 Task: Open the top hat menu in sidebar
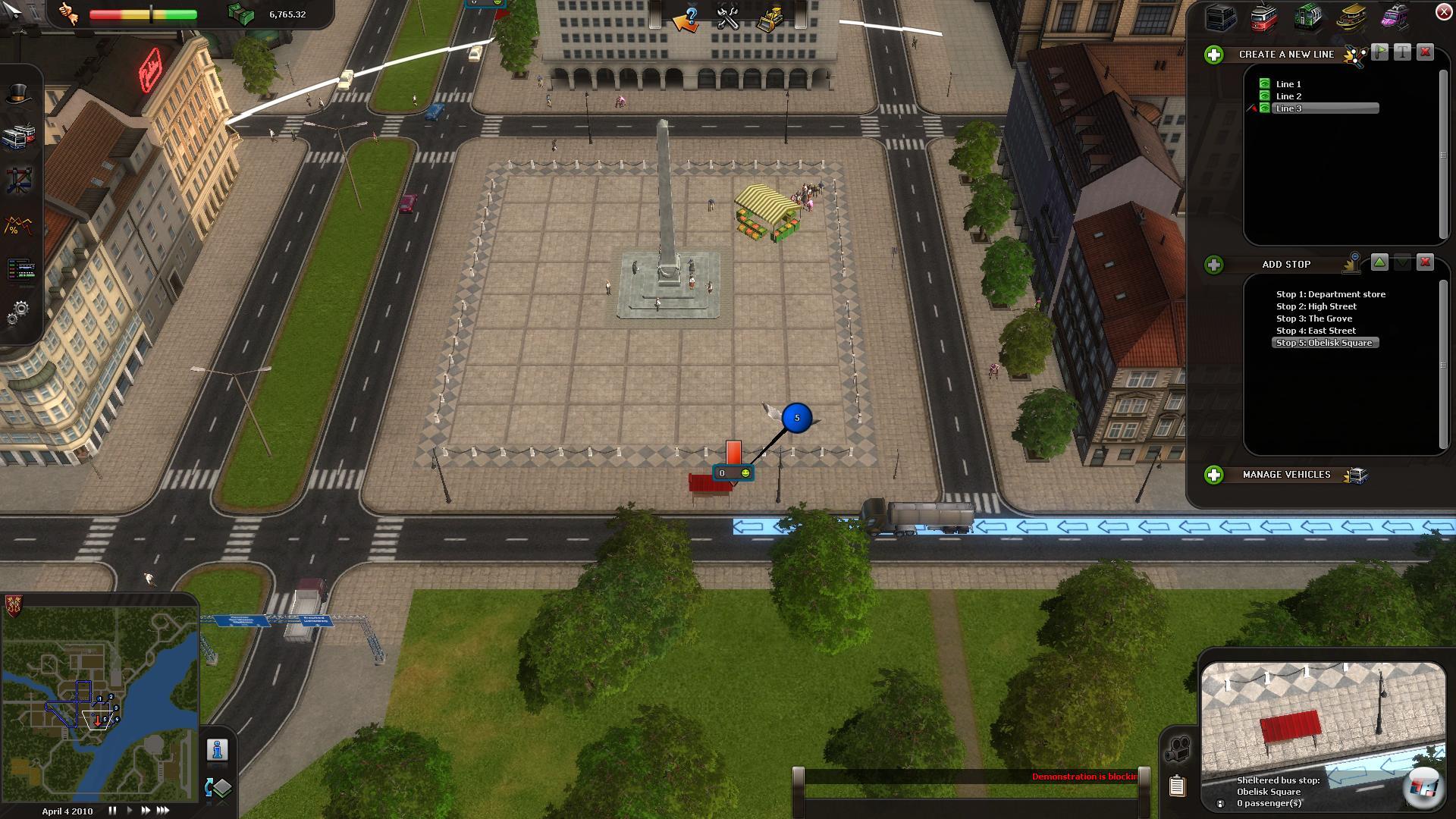(x=19, y=95)
